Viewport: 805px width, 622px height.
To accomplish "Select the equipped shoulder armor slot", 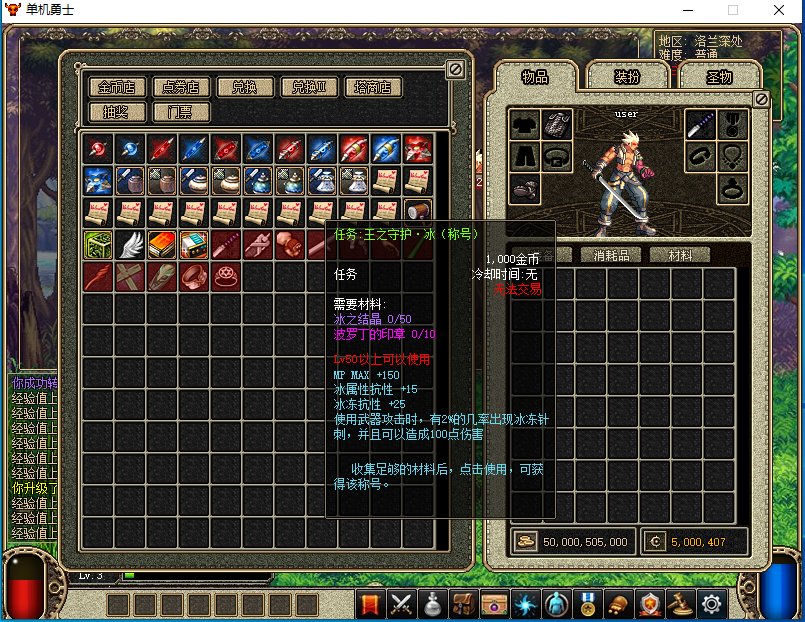I will pos(557,125).
